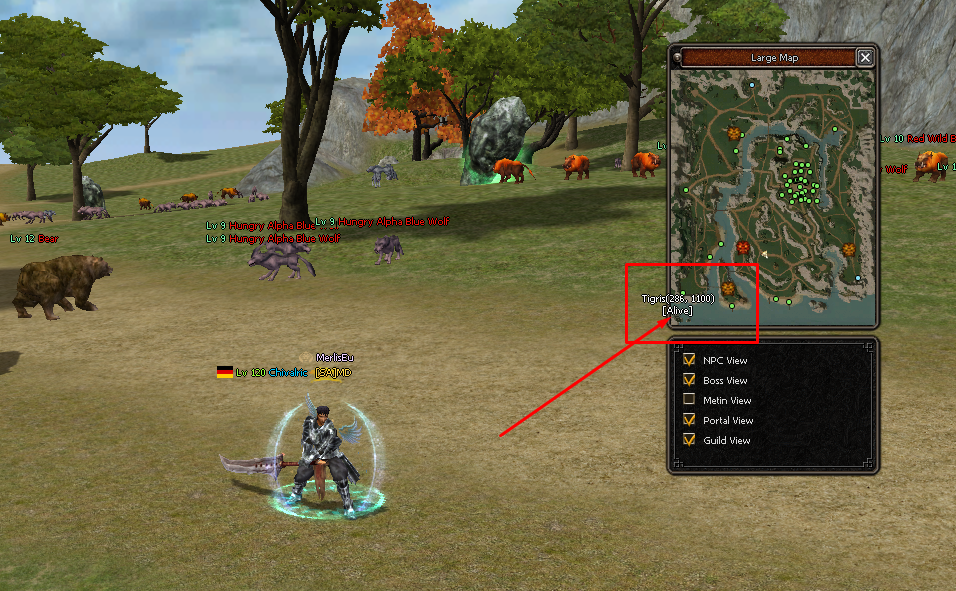Uncheck the Portal View option
956x591 pixels.
click(688, 420)
